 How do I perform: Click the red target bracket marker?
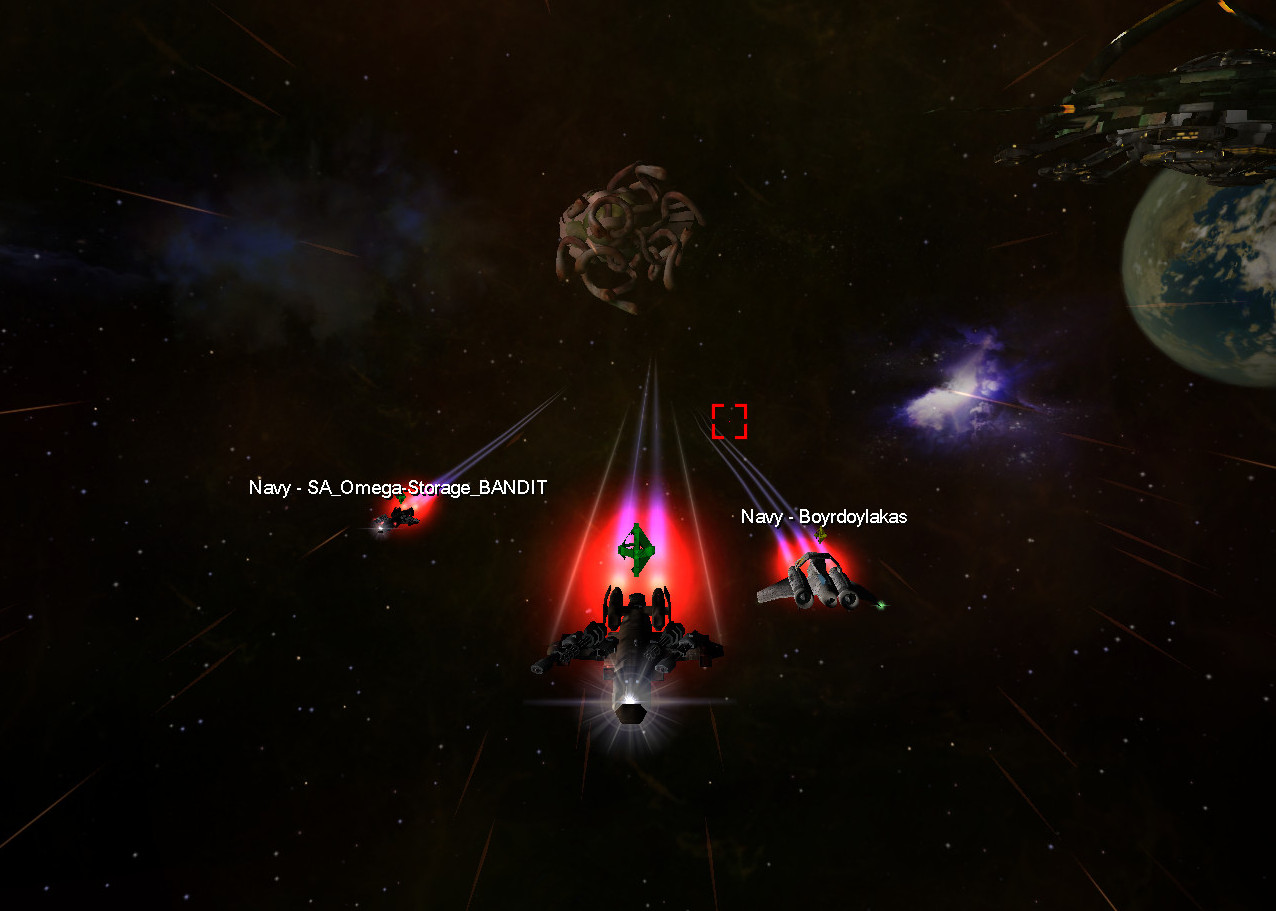pos(729,421)
